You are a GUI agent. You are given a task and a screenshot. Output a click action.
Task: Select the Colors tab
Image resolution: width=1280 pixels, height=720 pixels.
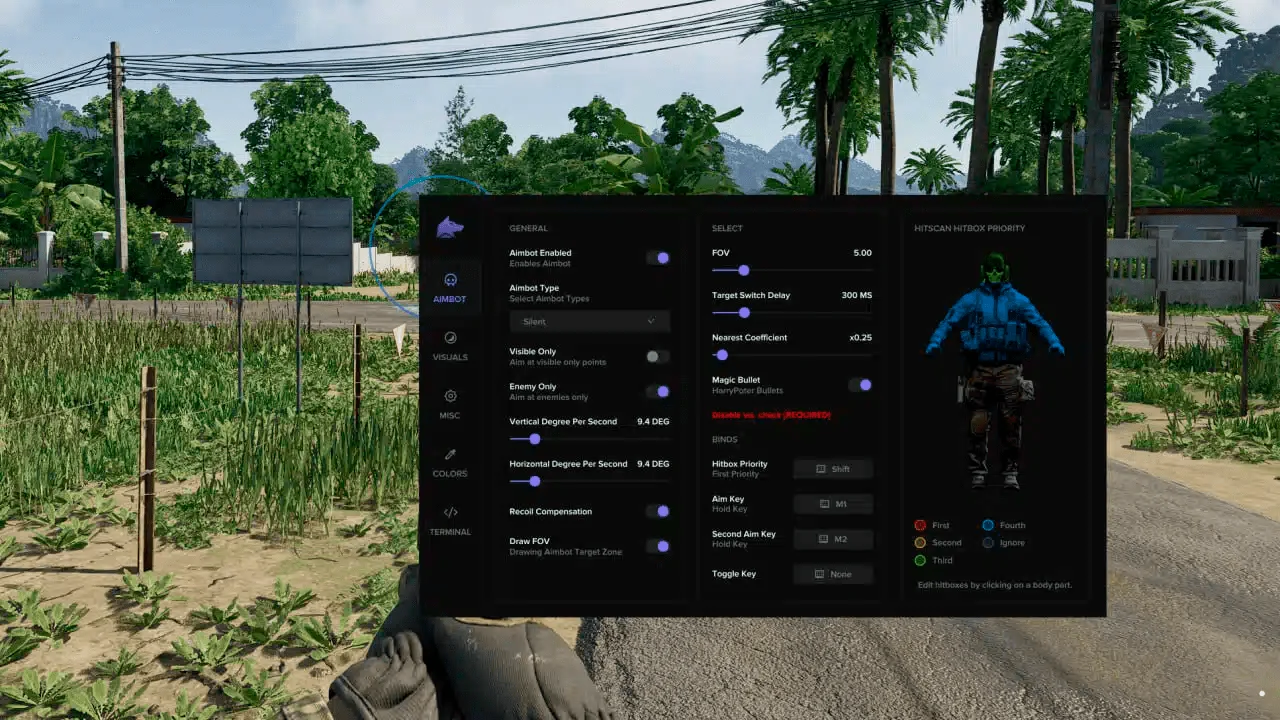(x=450, y=462)
